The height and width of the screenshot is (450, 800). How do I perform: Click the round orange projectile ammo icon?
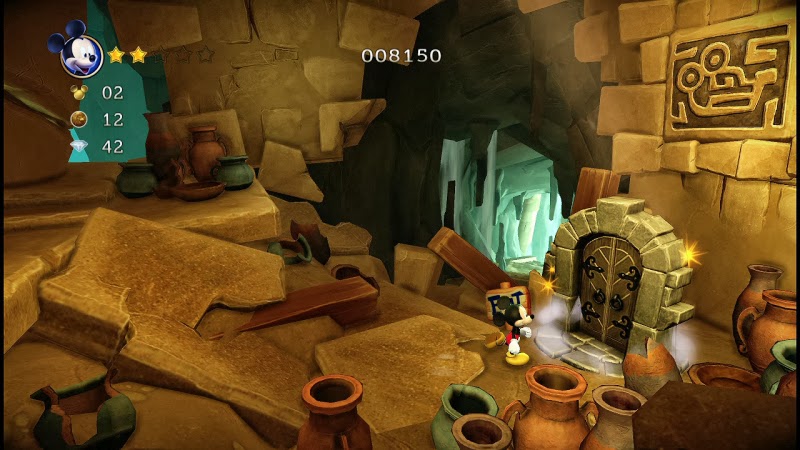point(79,119)
